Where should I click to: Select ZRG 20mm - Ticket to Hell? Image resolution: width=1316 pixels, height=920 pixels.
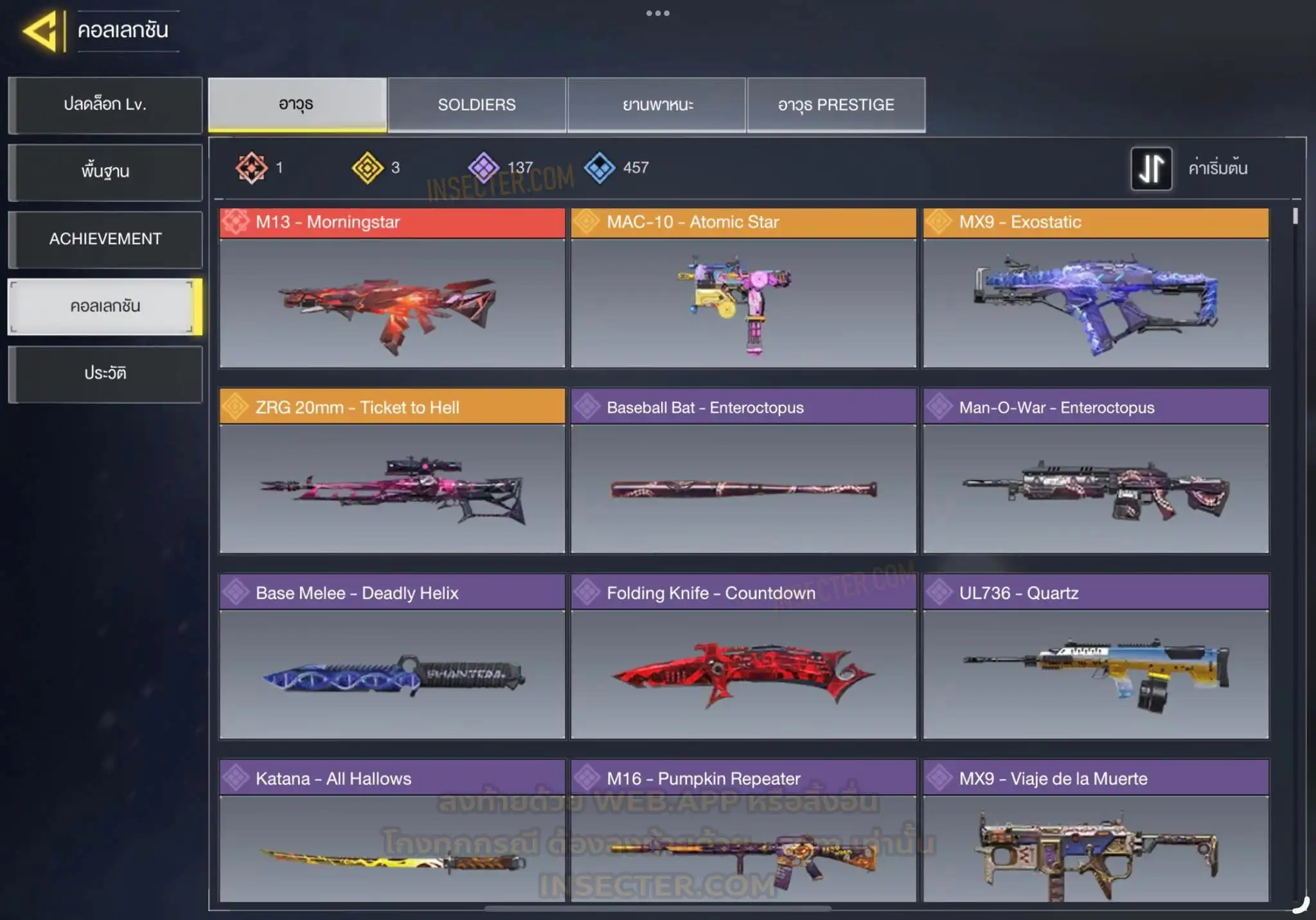click(x=392, y=471)
